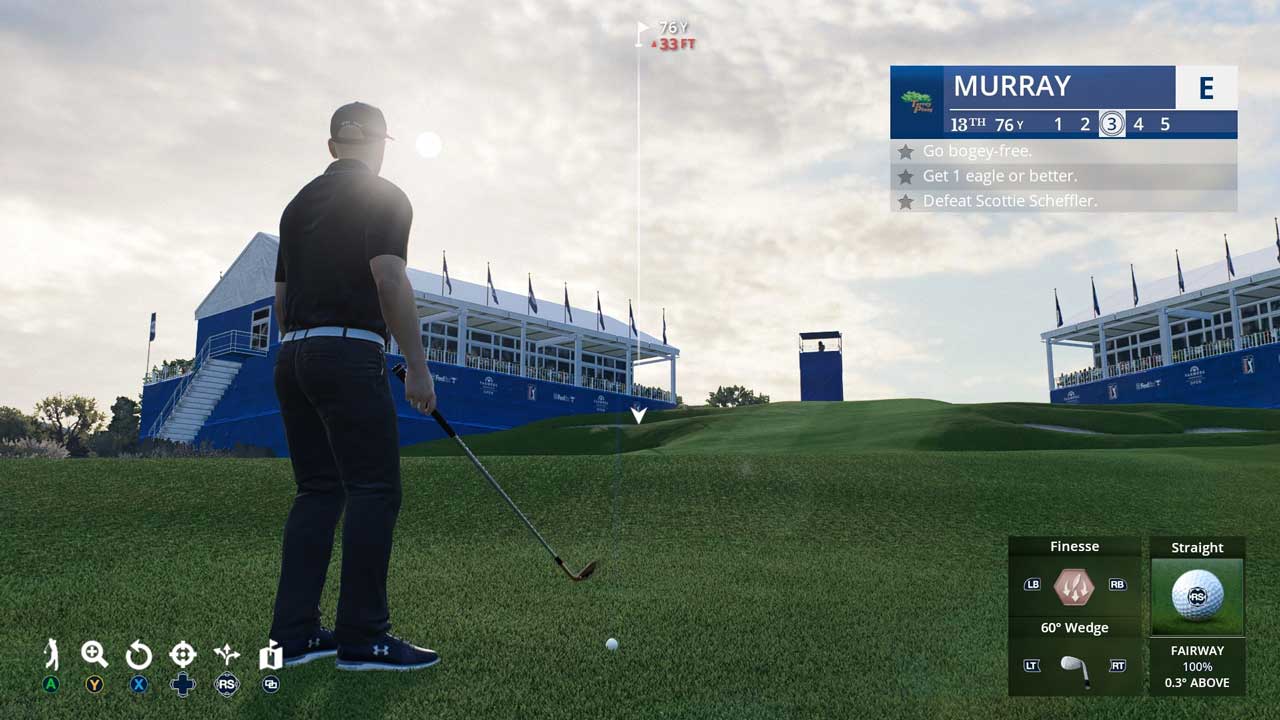Viewport: 1280px width, 720px height.
Task: Click the Straight shot shape golf ball
Action: (1197, 596)
